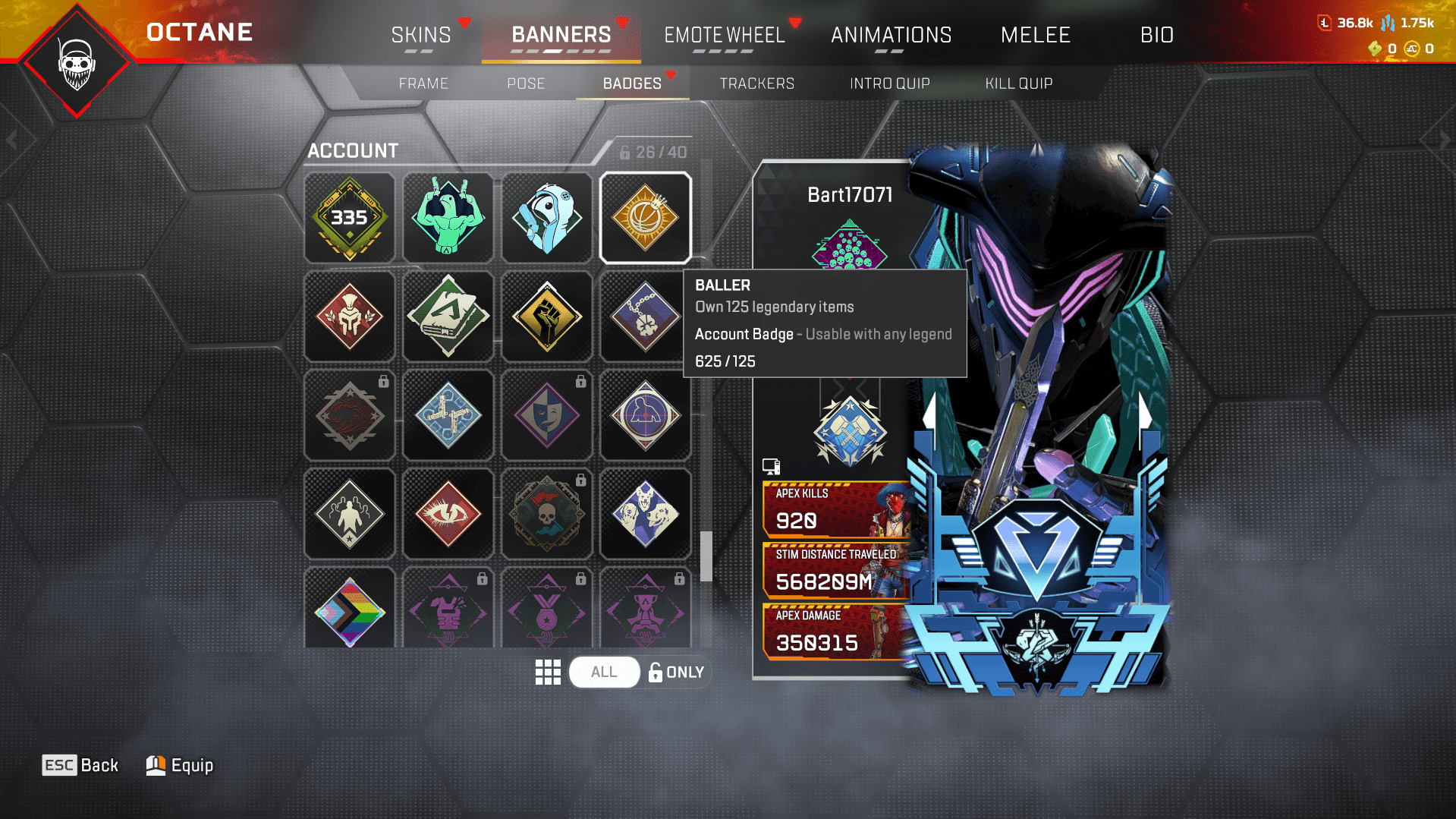1456x819 pixels.
Task: Select the theater masks badge
Action: tap(546, 415)
